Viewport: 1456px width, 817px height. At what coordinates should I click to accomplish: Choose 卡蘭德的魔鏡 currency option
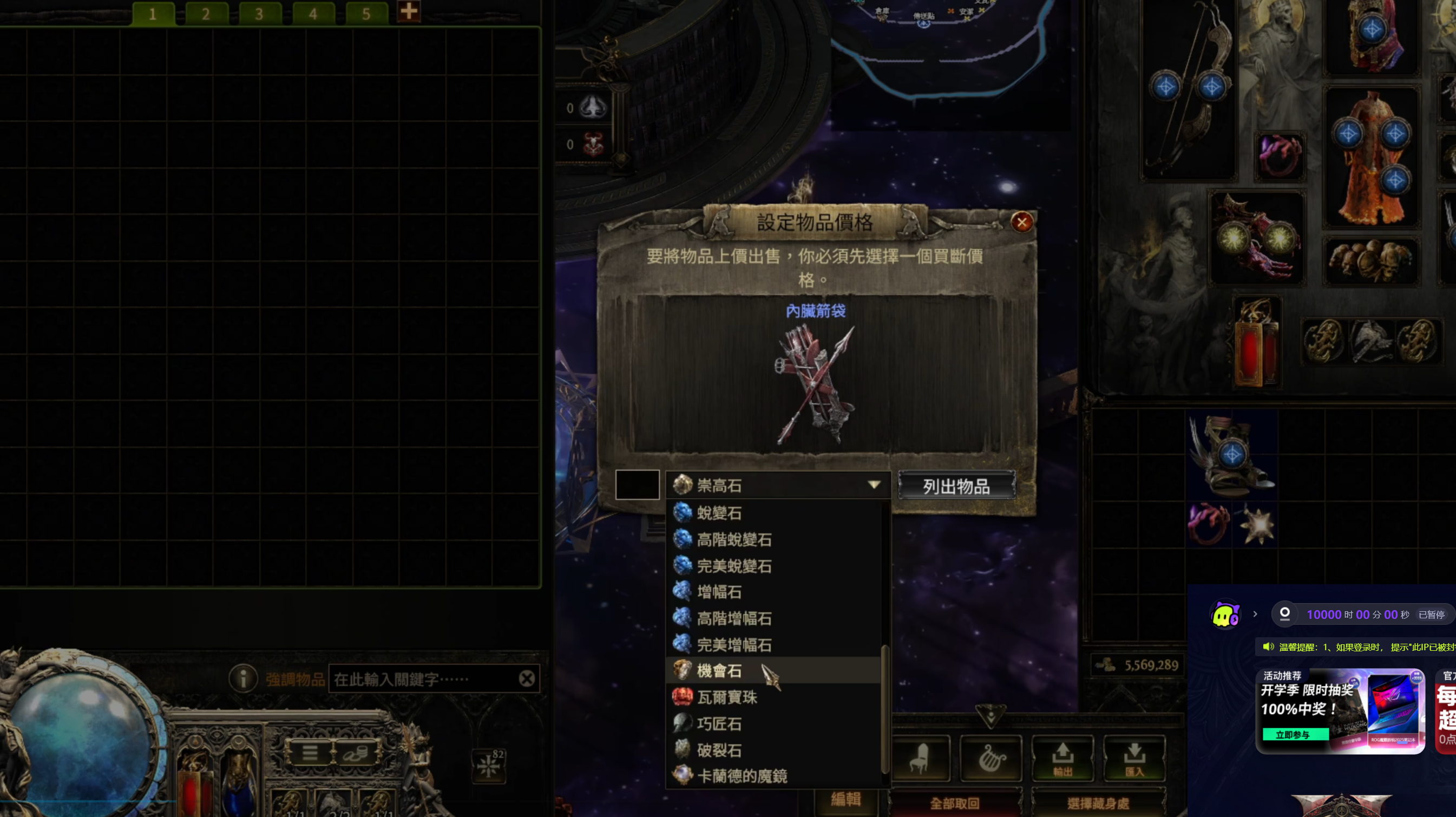[742, 776]
